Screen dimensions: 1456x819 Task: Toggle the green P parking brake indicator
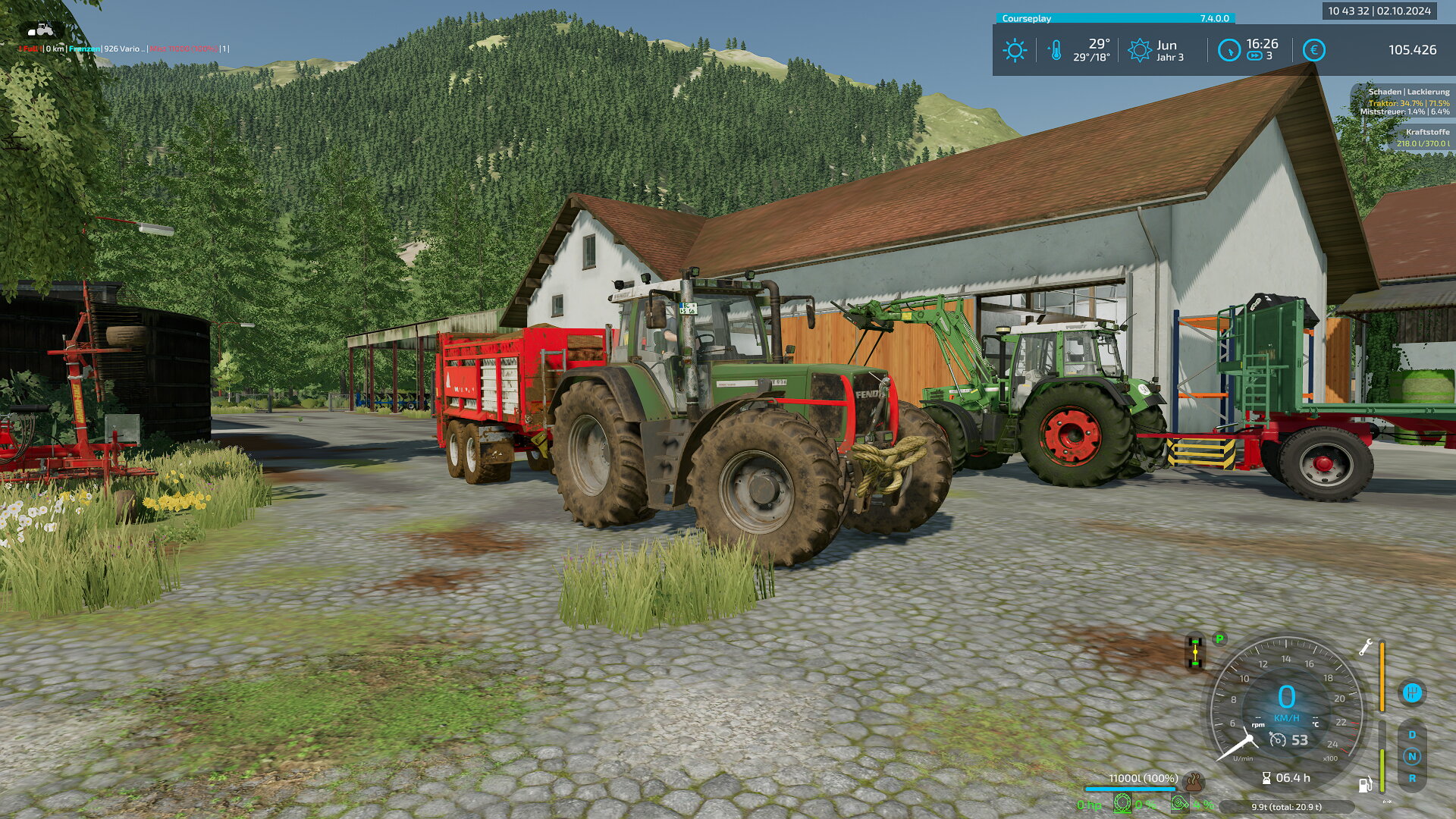point(1219,639)
